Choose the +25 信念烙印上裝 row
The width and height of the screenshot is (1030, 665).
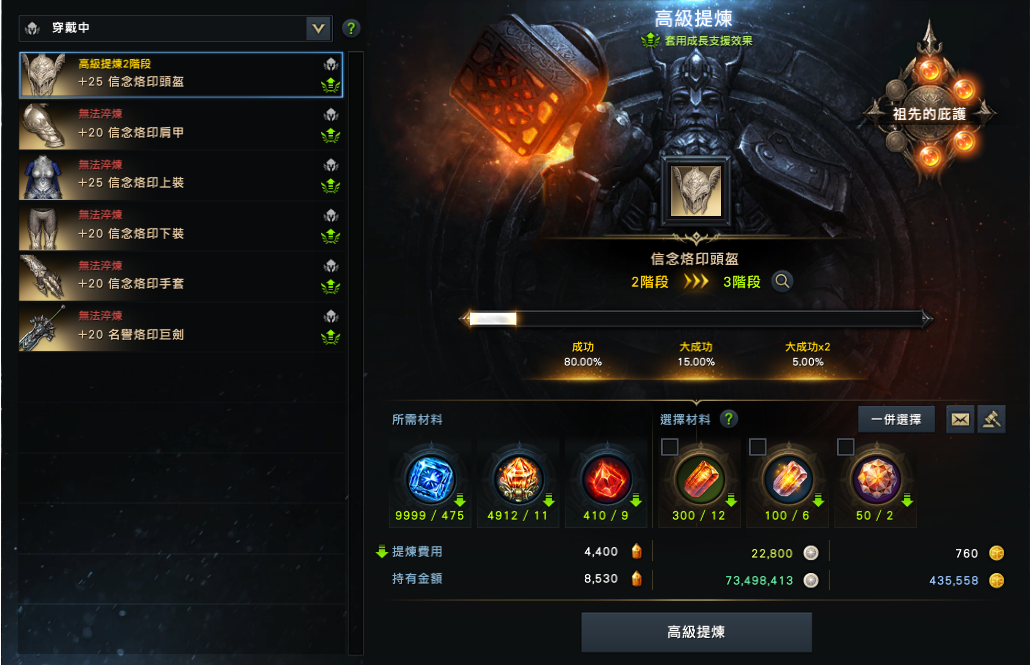pyautogui.click(x=180, y=175)
